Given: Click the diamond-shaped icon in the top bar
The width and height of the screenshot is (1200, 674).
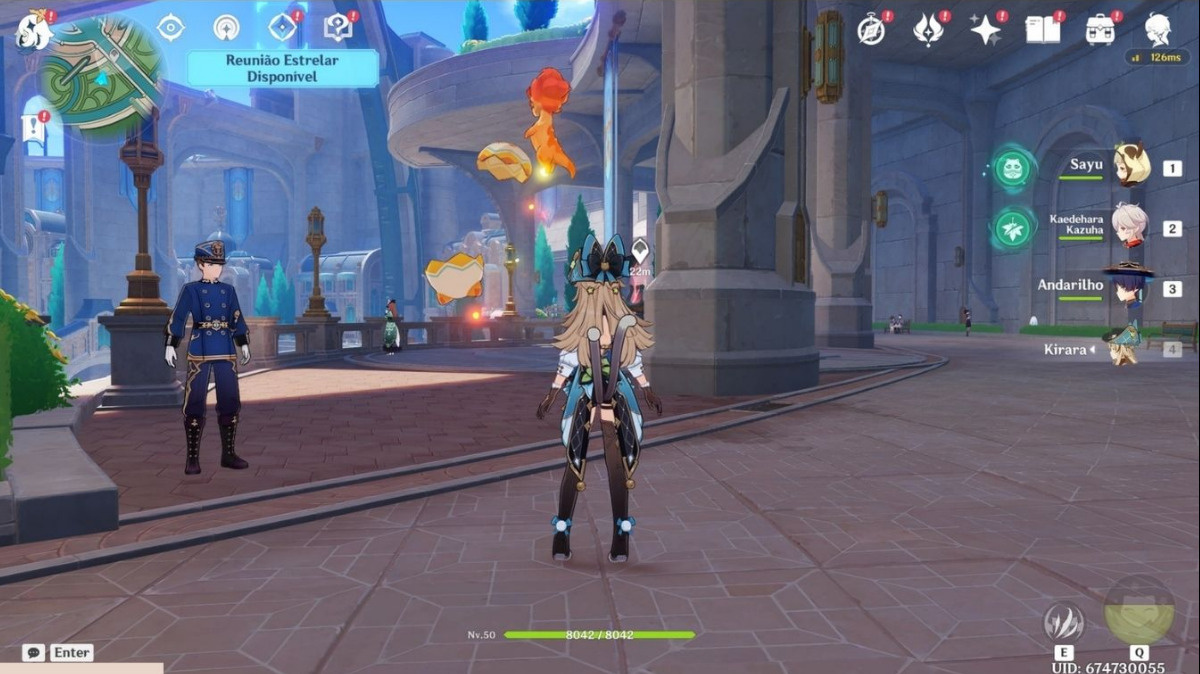Looking at the screenshot, I should point(283,27).
